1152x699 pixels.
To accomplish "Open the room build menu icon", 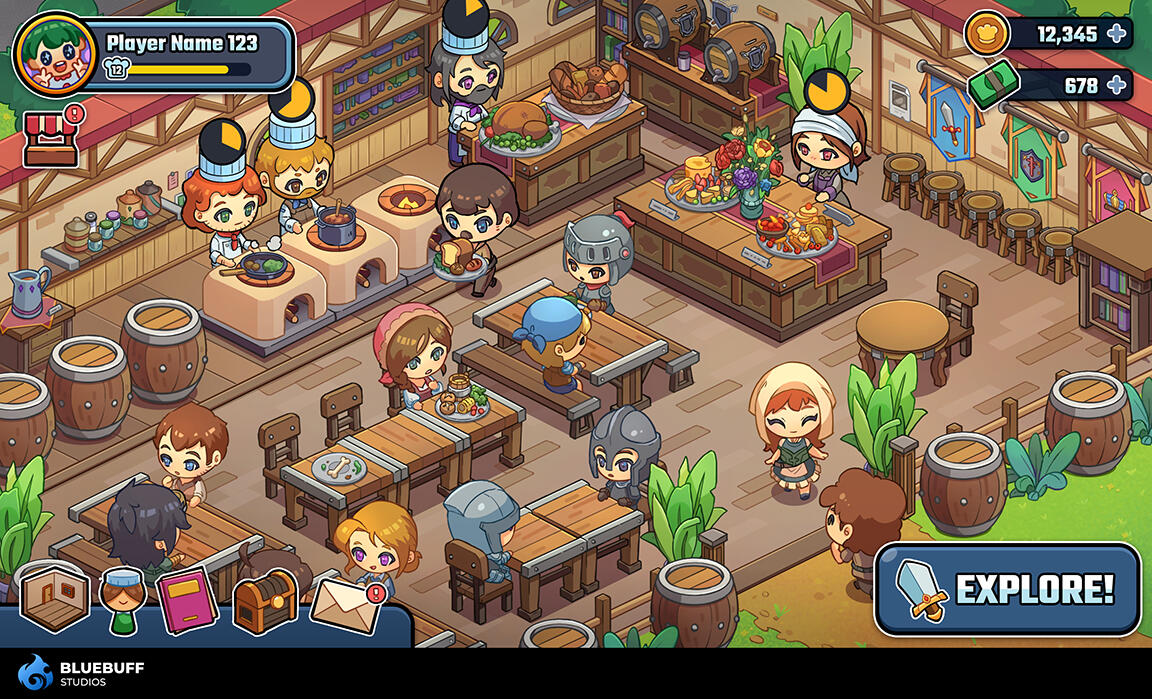I will (x=54, y=598).
